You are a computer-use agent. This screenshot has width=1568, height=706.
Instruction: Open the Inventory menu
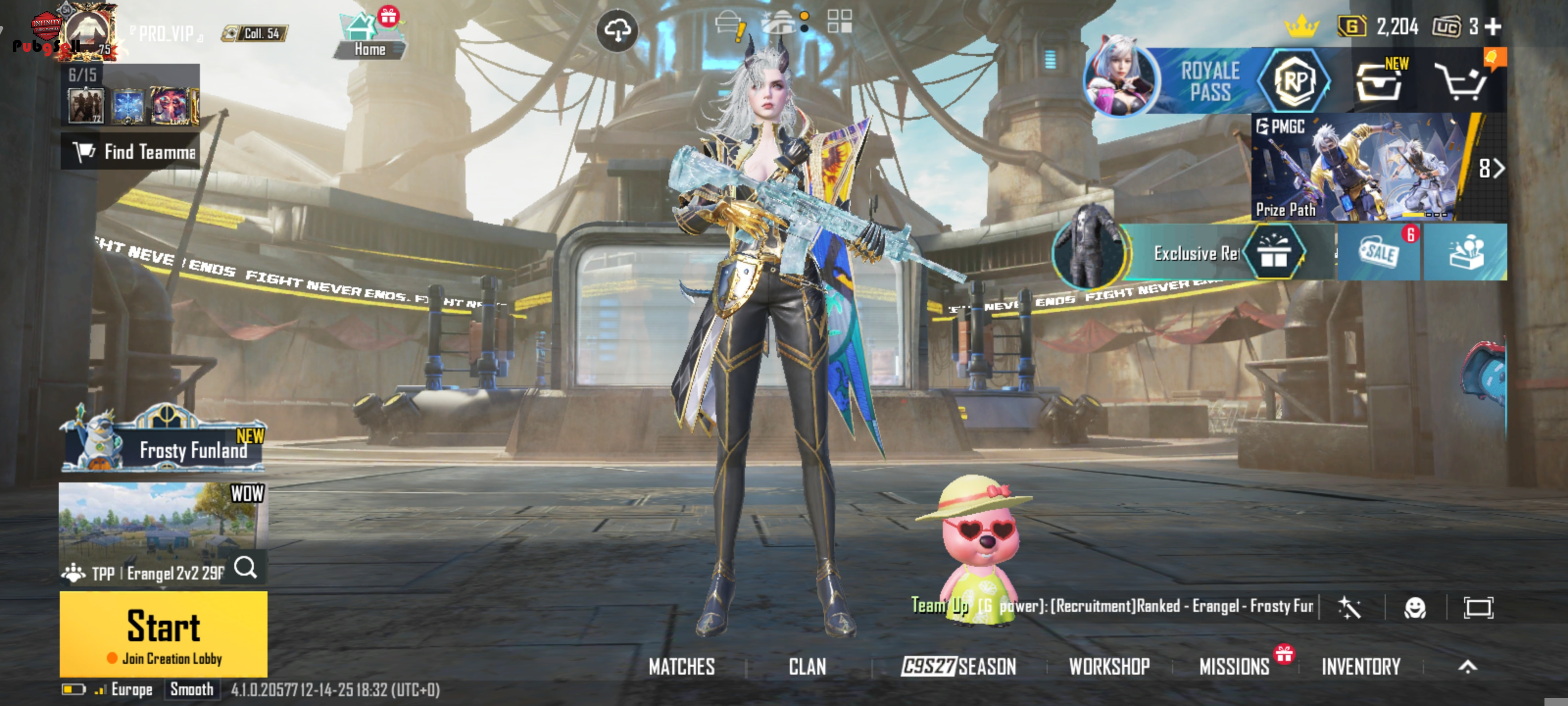pos(1361,666)
